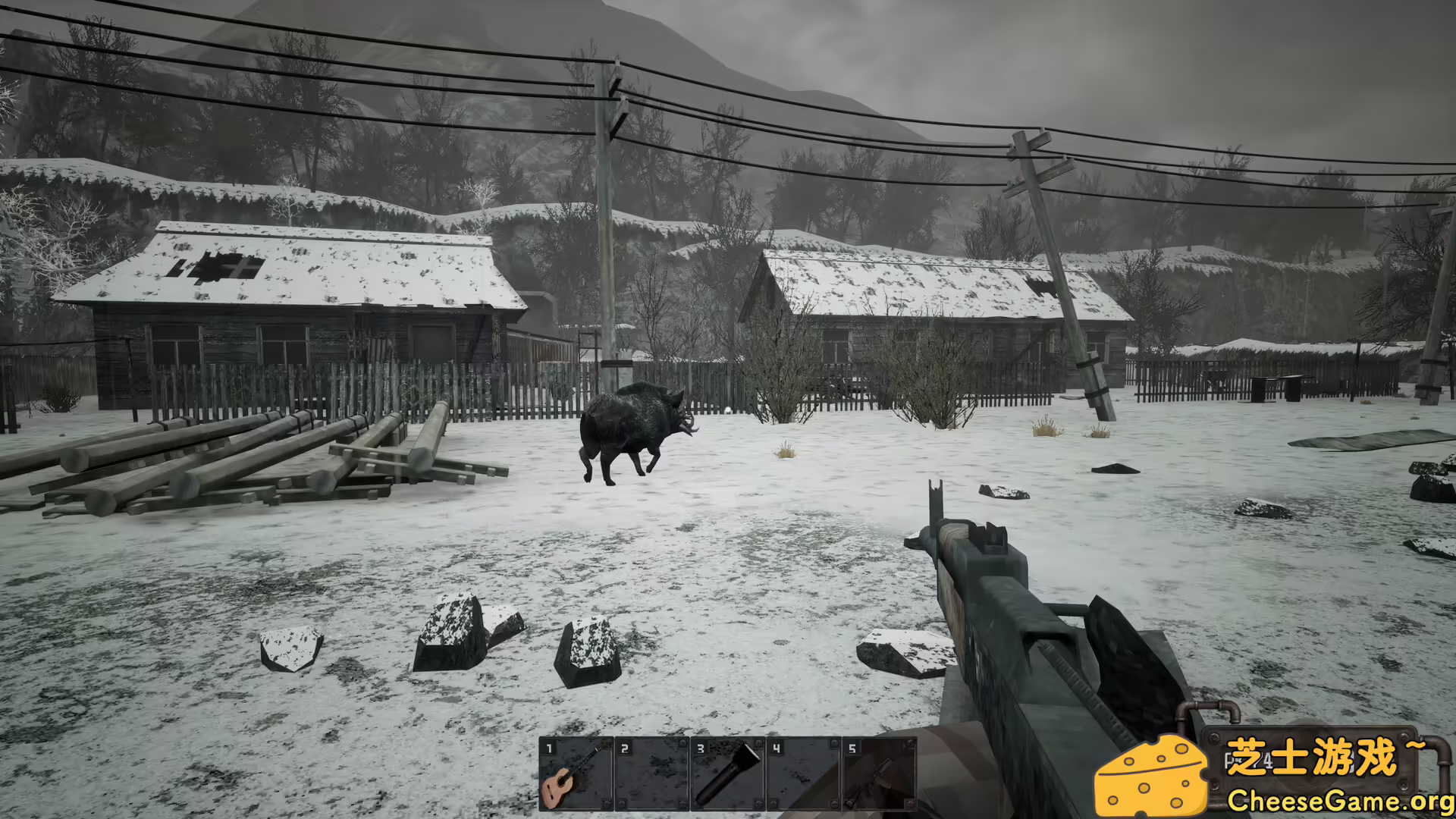Click the number label 3 on the hotbar

pos(701,749)
